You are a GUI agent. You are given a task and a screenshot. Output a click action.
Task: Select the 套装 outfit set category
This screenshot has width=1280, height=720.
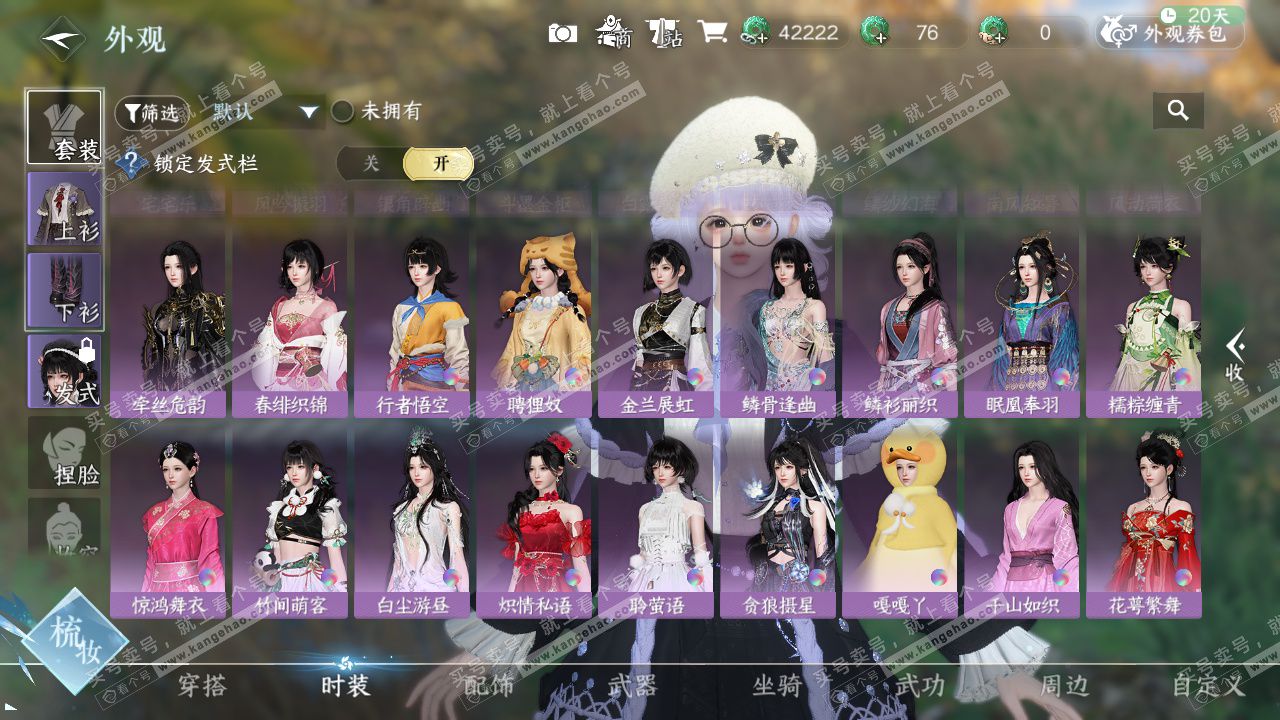pos(64,128)
